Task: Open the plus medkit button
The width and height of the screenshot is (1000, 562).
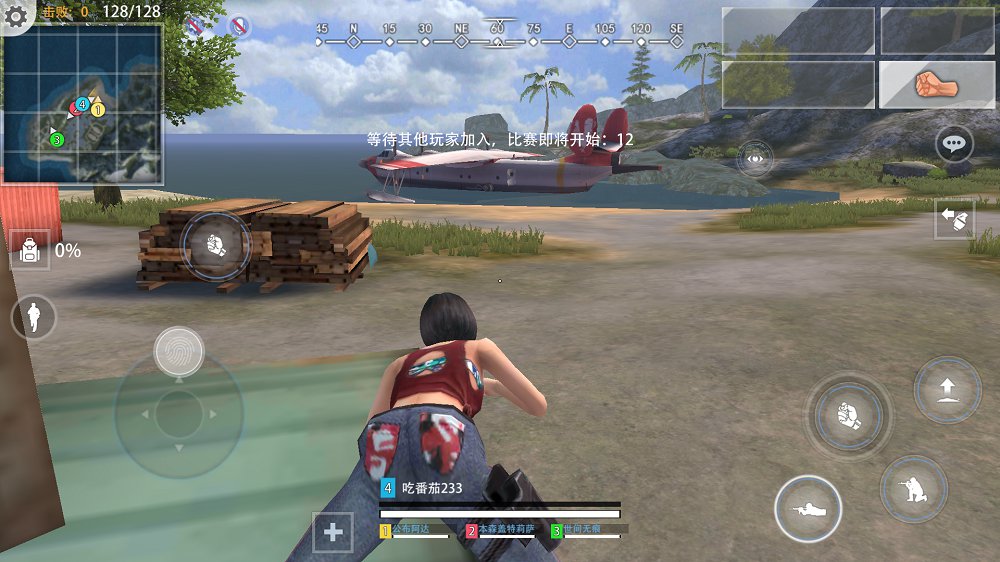Action: pyautogui.click(x=333, y=532)
